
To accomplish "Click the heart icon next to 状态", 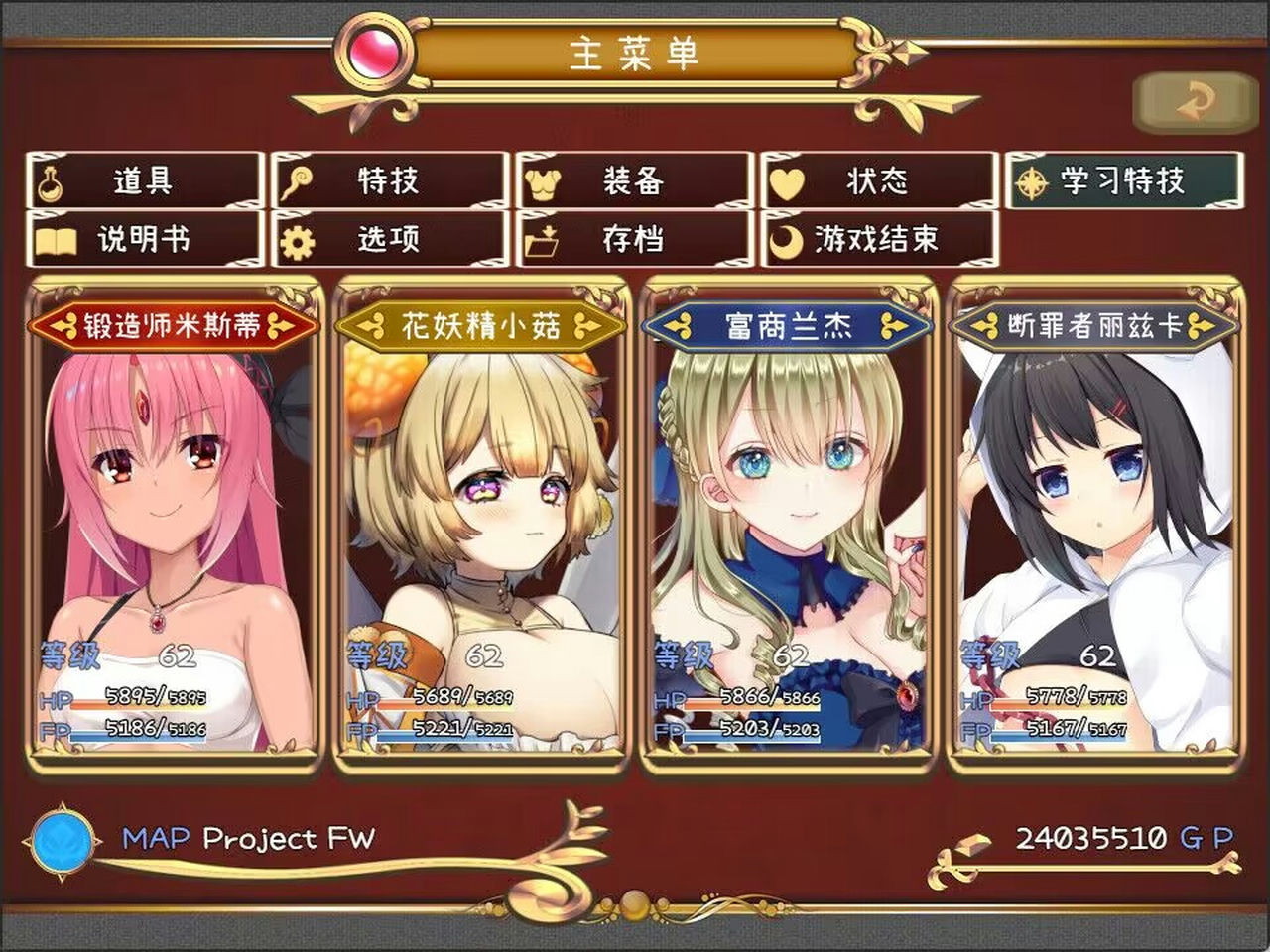I will pos(789,182).
